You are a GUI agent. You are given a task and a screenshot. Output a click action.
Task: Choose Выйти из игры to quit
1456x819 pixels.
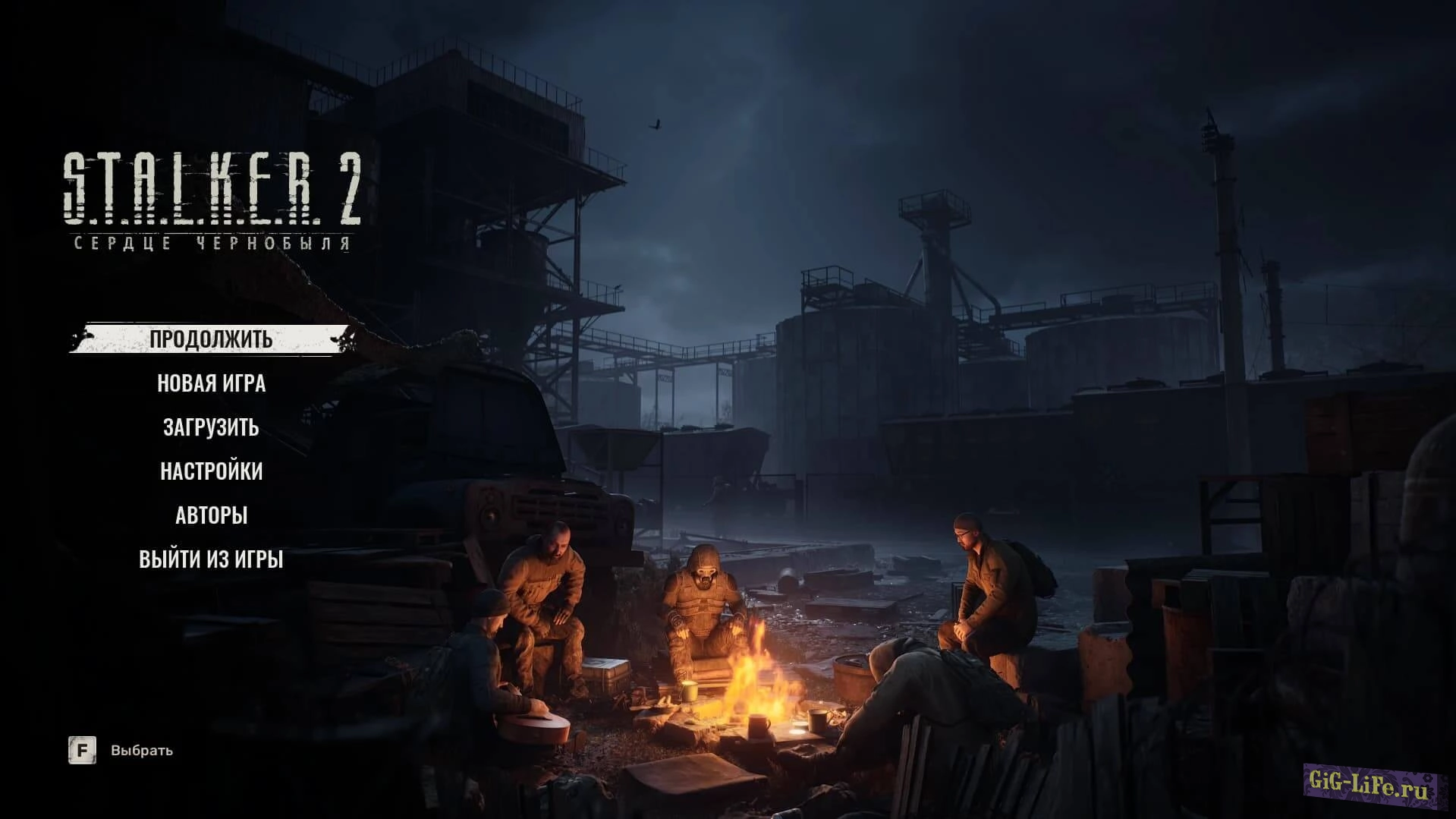pos(211,559)
